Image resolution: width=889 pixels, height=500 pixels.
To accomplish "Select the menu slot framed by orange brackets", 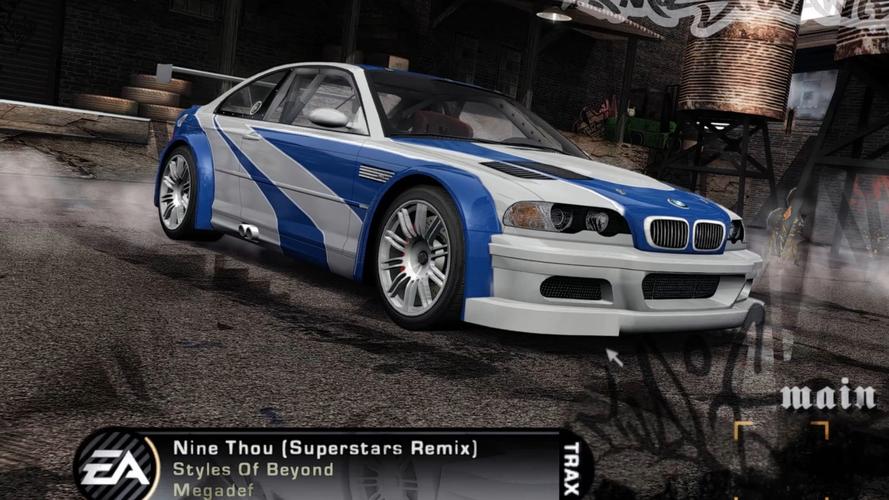I will tap(781, 460).
